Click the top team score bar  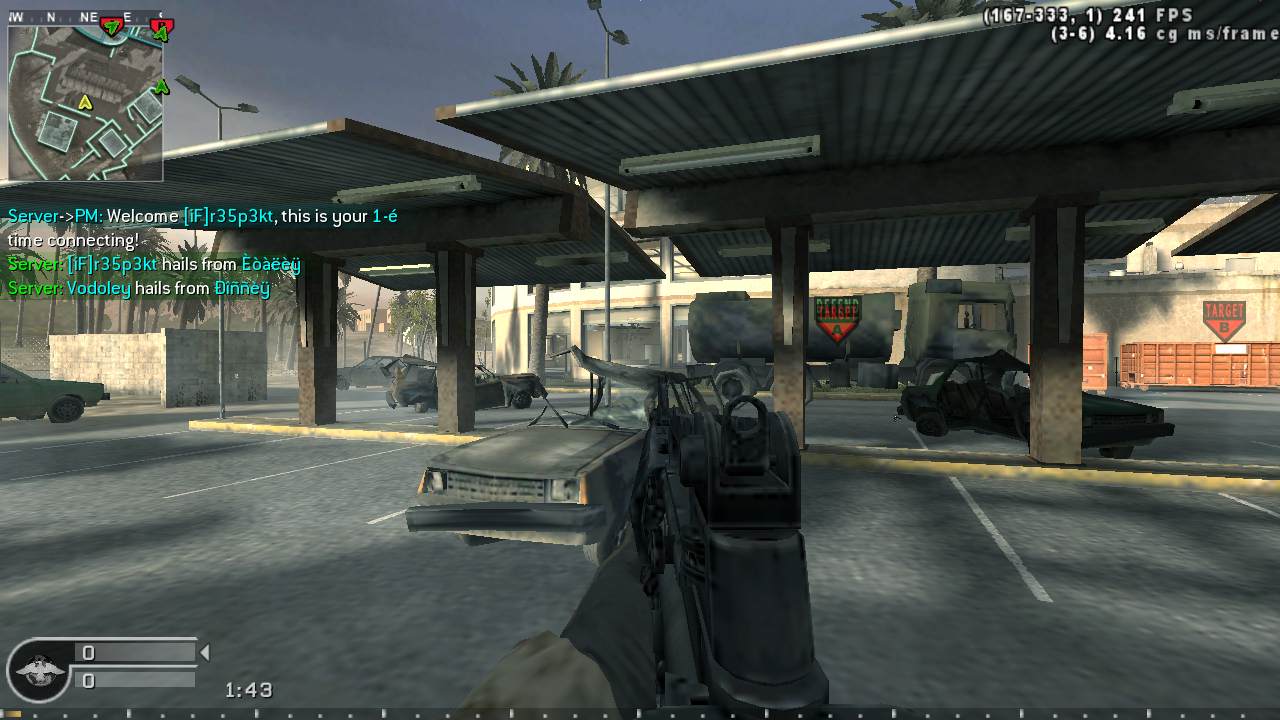(x=135, y=650)
